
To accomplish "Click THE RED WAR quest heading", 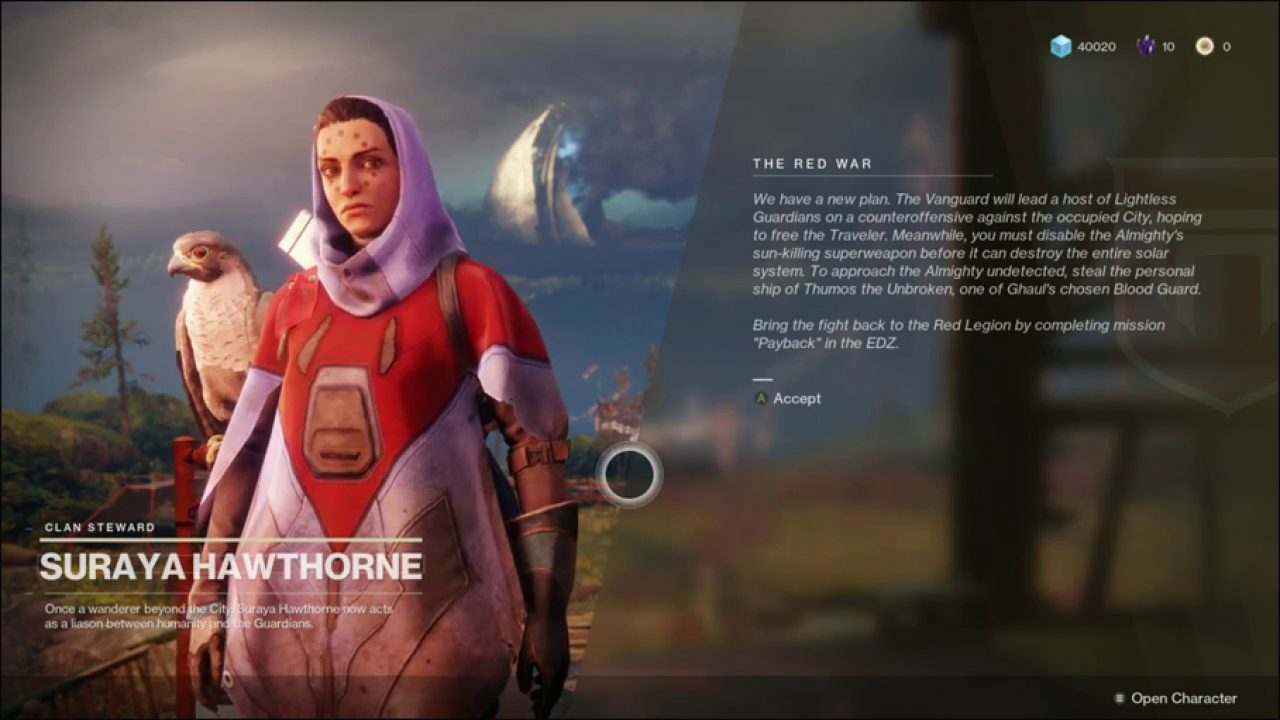I will click(813, 163).
